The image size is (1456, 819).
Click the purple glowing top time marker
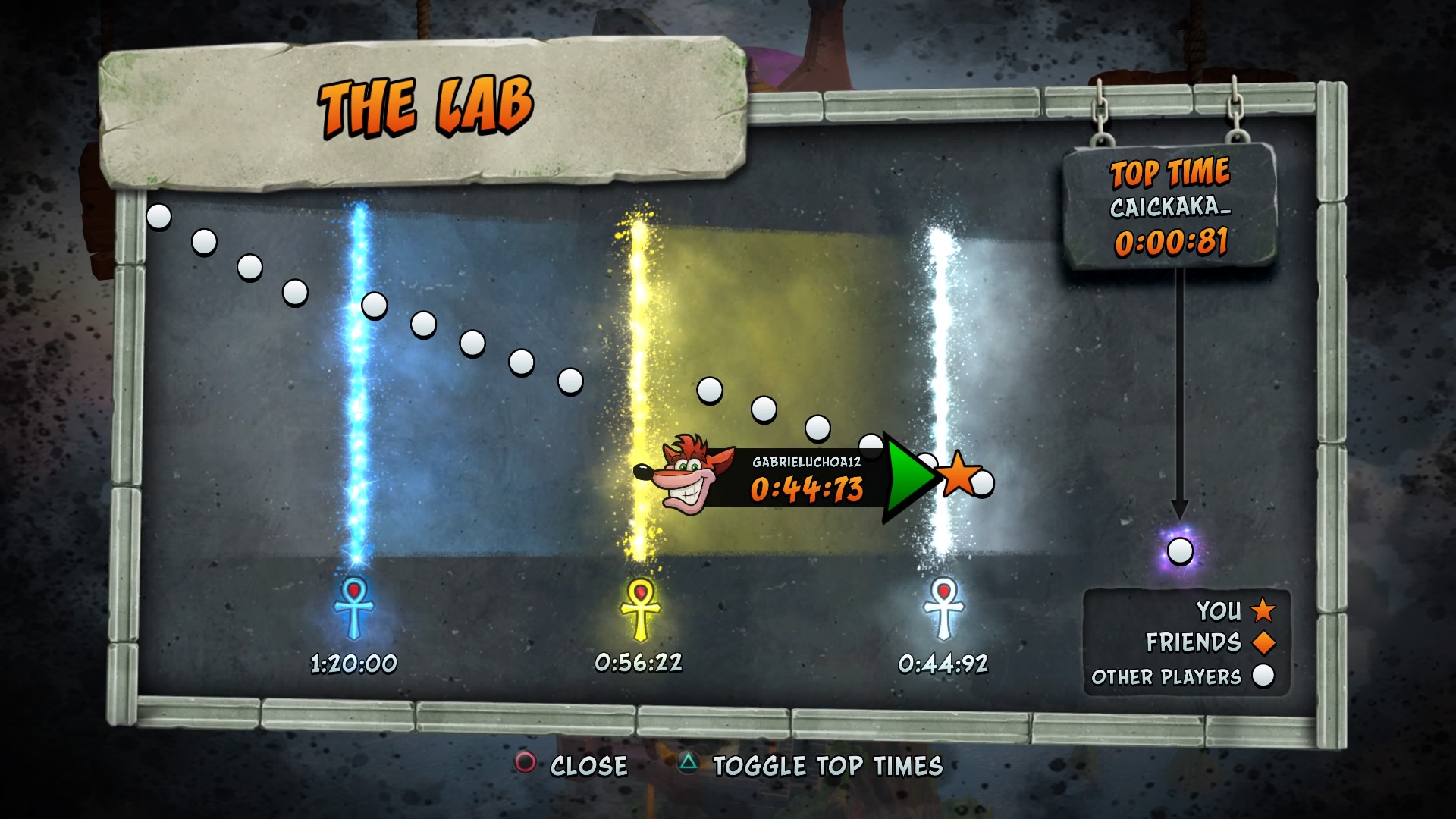1180,551
